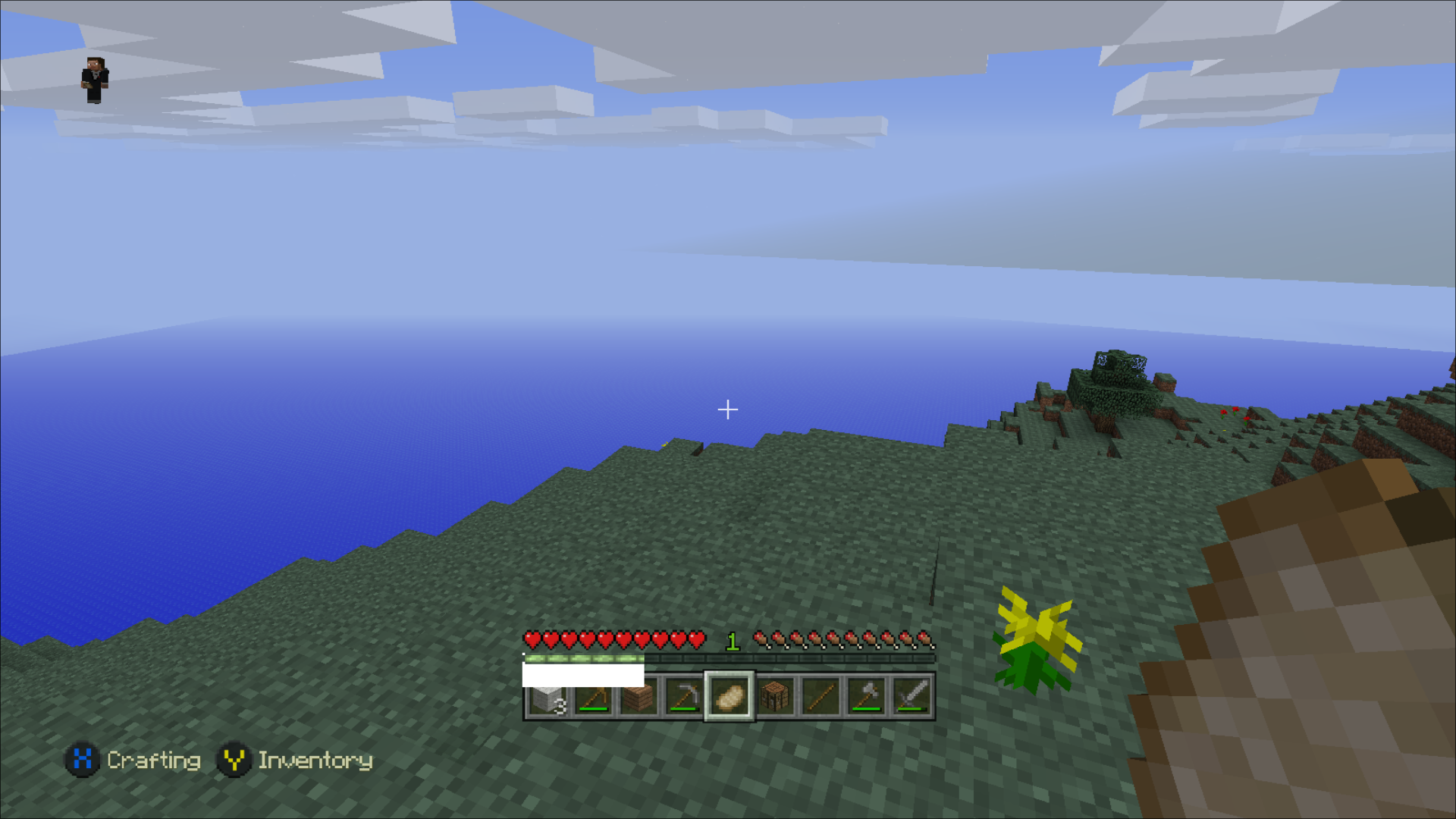This screenshot has height=819, width=1456.
Task: Click the highlighted potato hotbar slot
Action: click(x=730, y=697)
